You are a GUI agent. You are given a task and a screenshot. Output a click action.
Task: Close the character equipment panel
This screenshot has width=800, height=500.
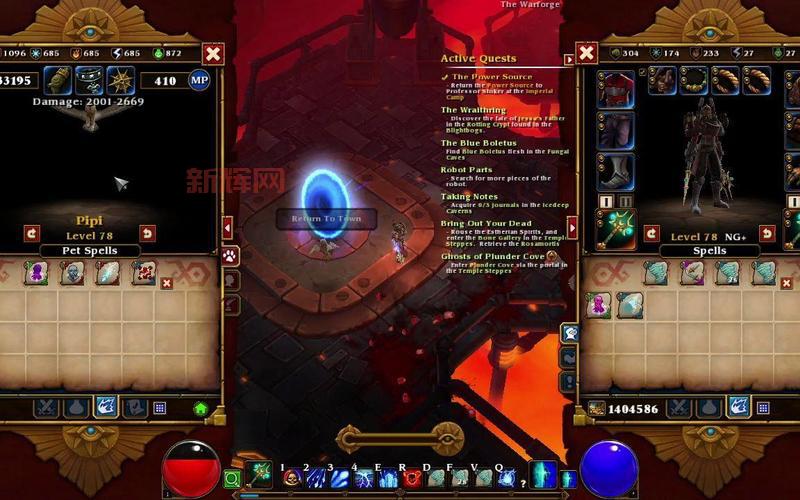point(587,53)
